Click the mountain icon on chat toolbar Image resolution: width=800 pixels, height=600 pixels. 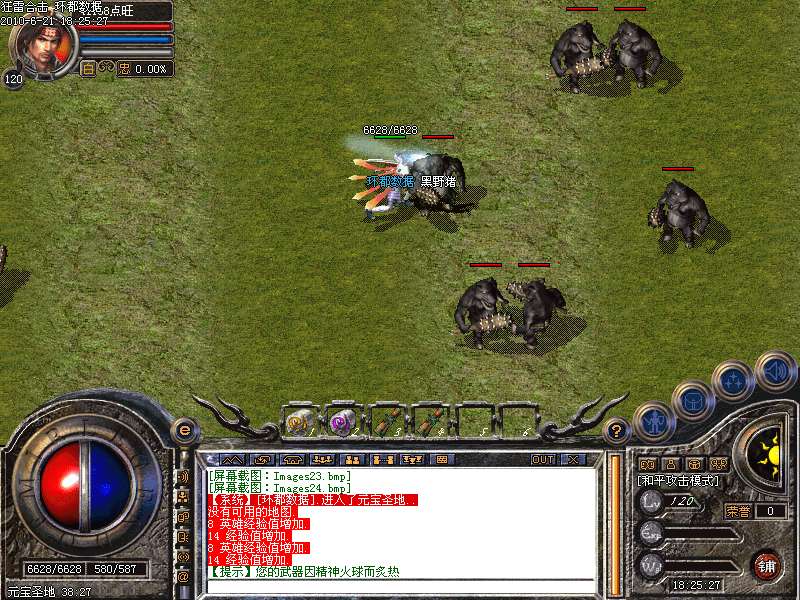click(232, 460)
